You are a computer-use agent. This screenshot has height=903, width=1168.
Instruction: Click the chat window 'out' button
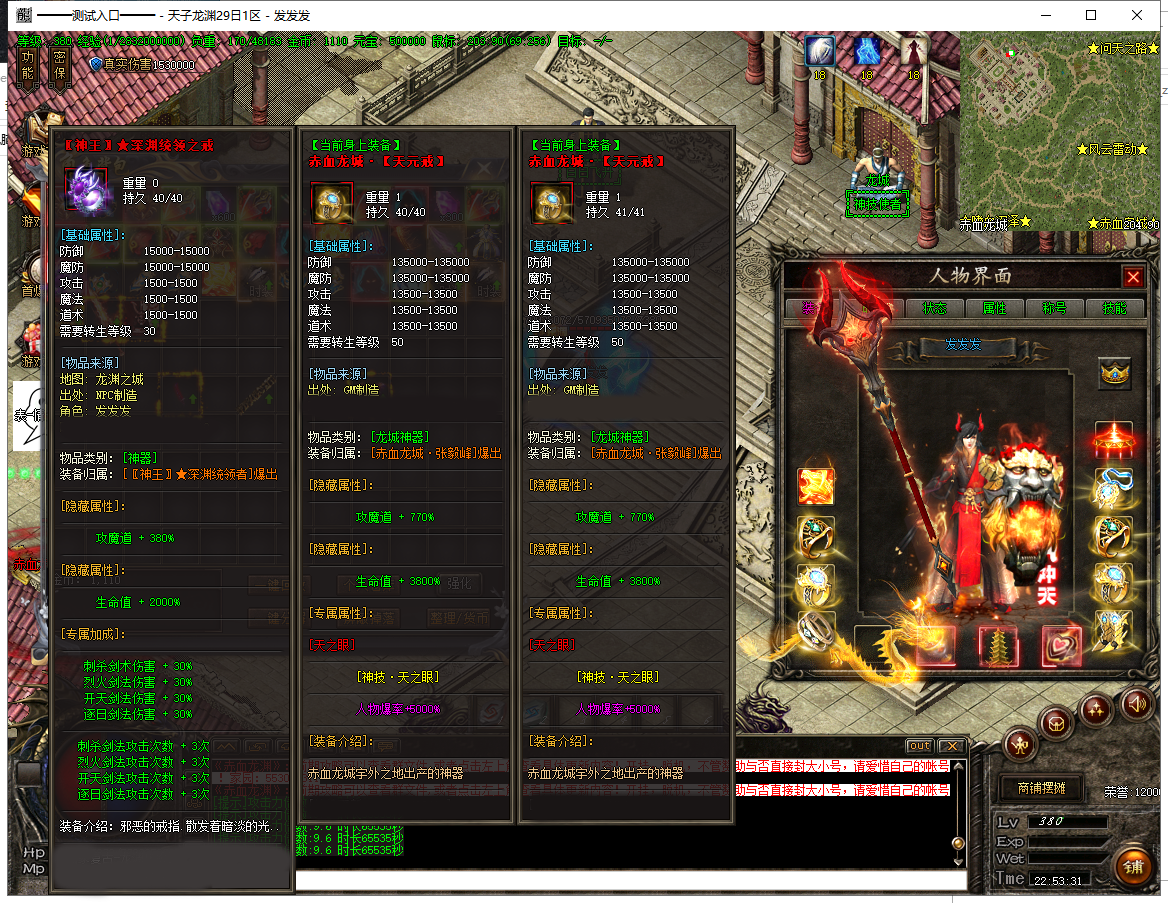(x=919, y=746)
